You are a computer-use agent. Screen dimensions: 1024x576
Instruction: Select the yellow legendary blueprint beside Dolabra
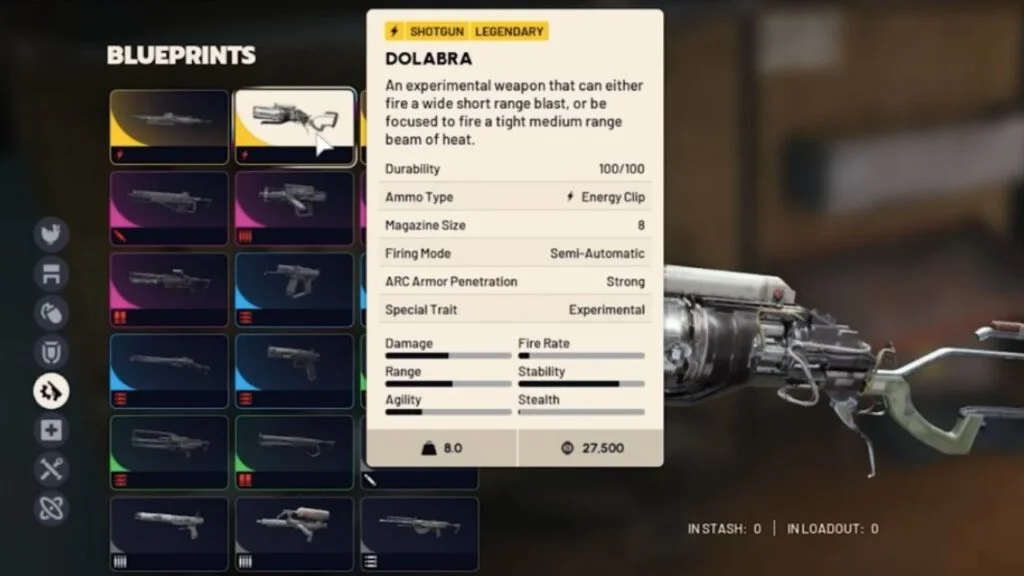(170, 126)
